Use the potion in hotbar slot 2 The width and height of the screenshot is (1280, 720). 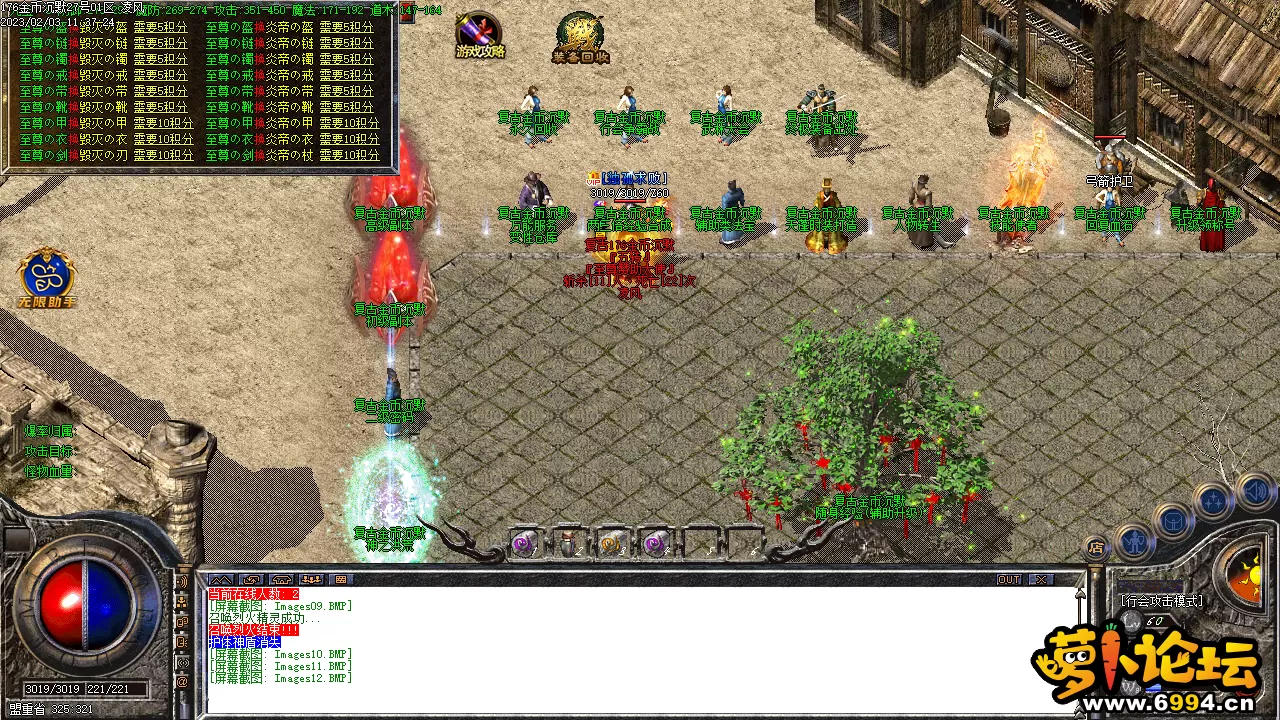568,544
